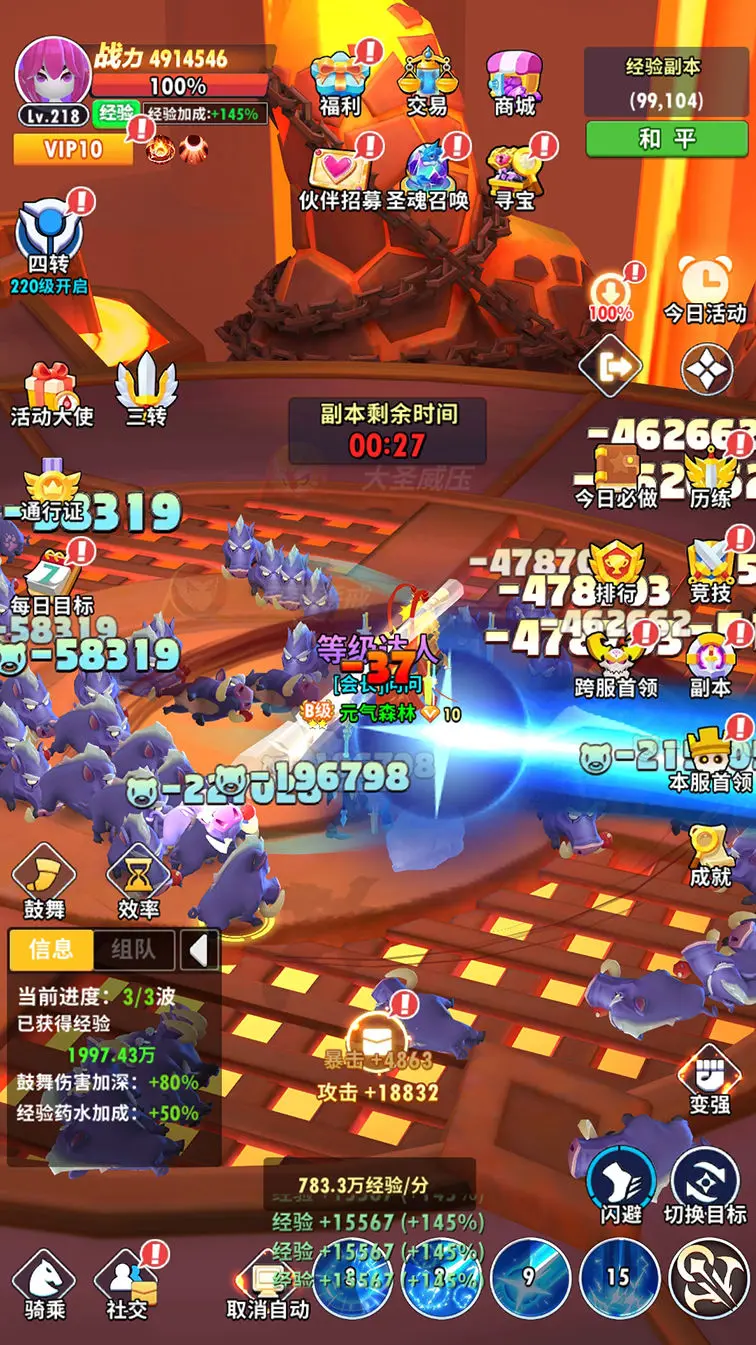Toggle the green 和平 peace mode button
The image size is (756, 1345).
(x=667, y=139)
